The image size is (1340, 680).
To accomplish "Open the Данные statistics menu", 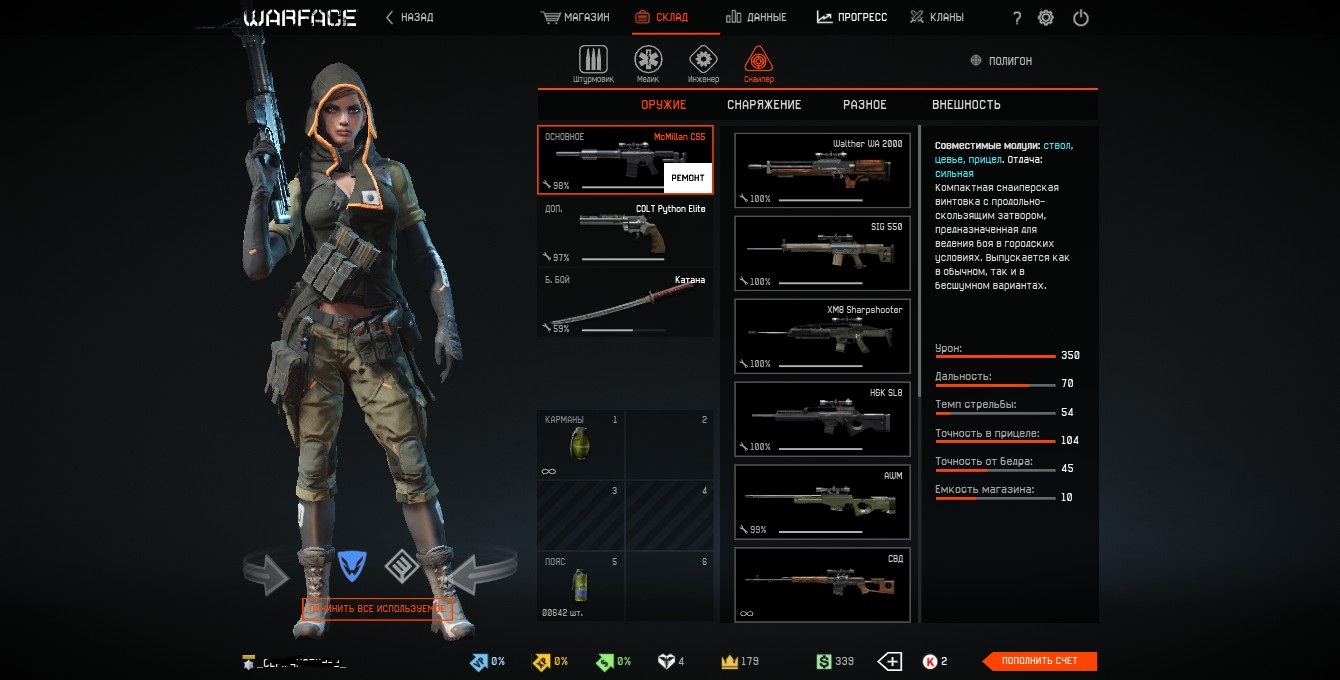I will (x=756, y=17).
